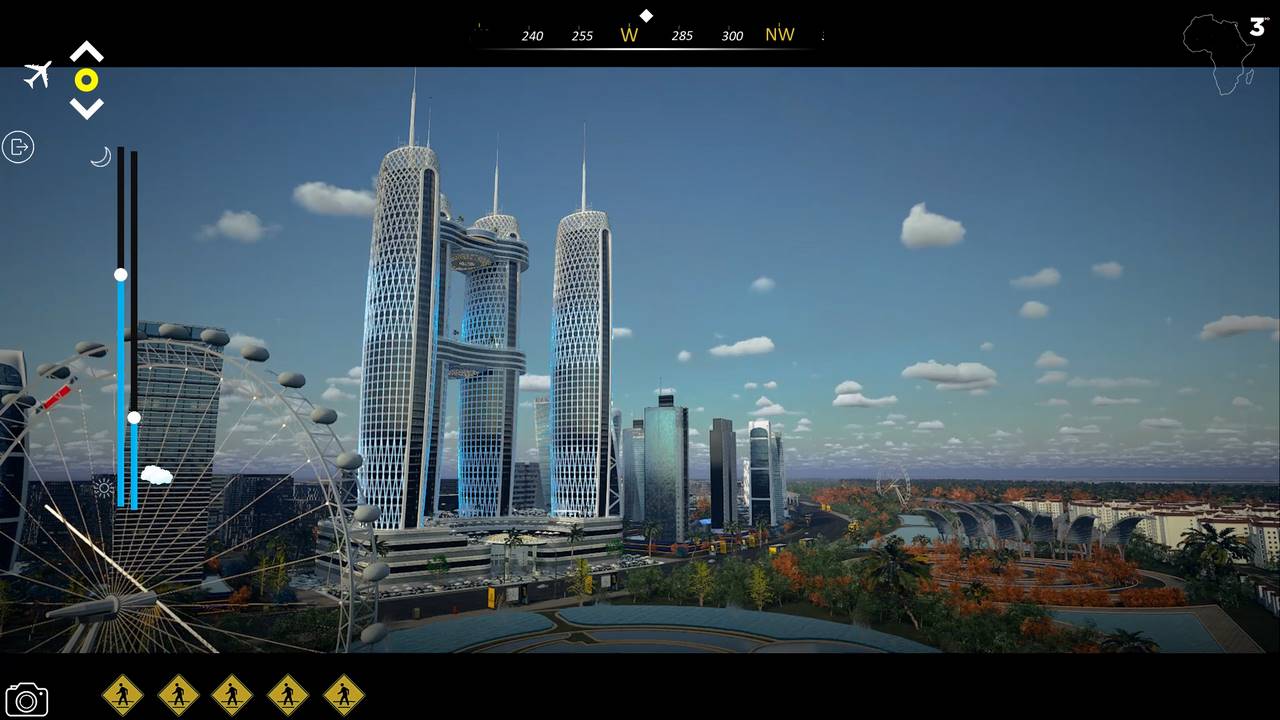Click the moon icon above the time slider

(100, 156)
